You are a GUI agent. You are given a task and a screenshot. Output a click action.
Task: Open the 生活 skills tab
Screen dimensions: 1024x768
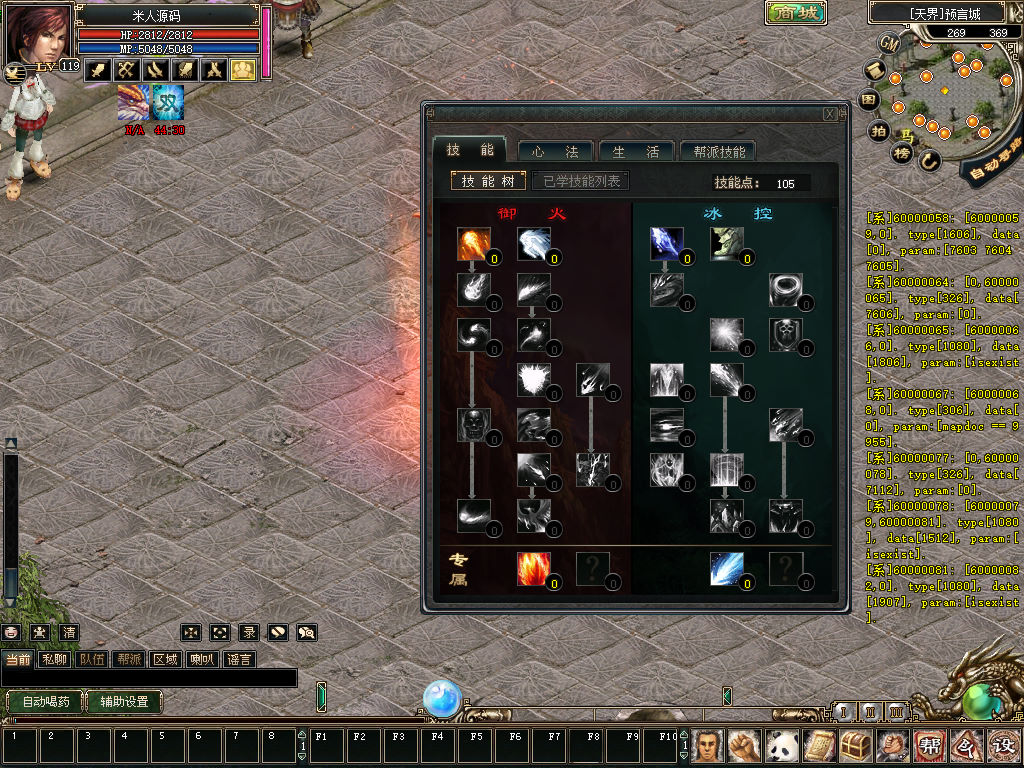(636, 151)
